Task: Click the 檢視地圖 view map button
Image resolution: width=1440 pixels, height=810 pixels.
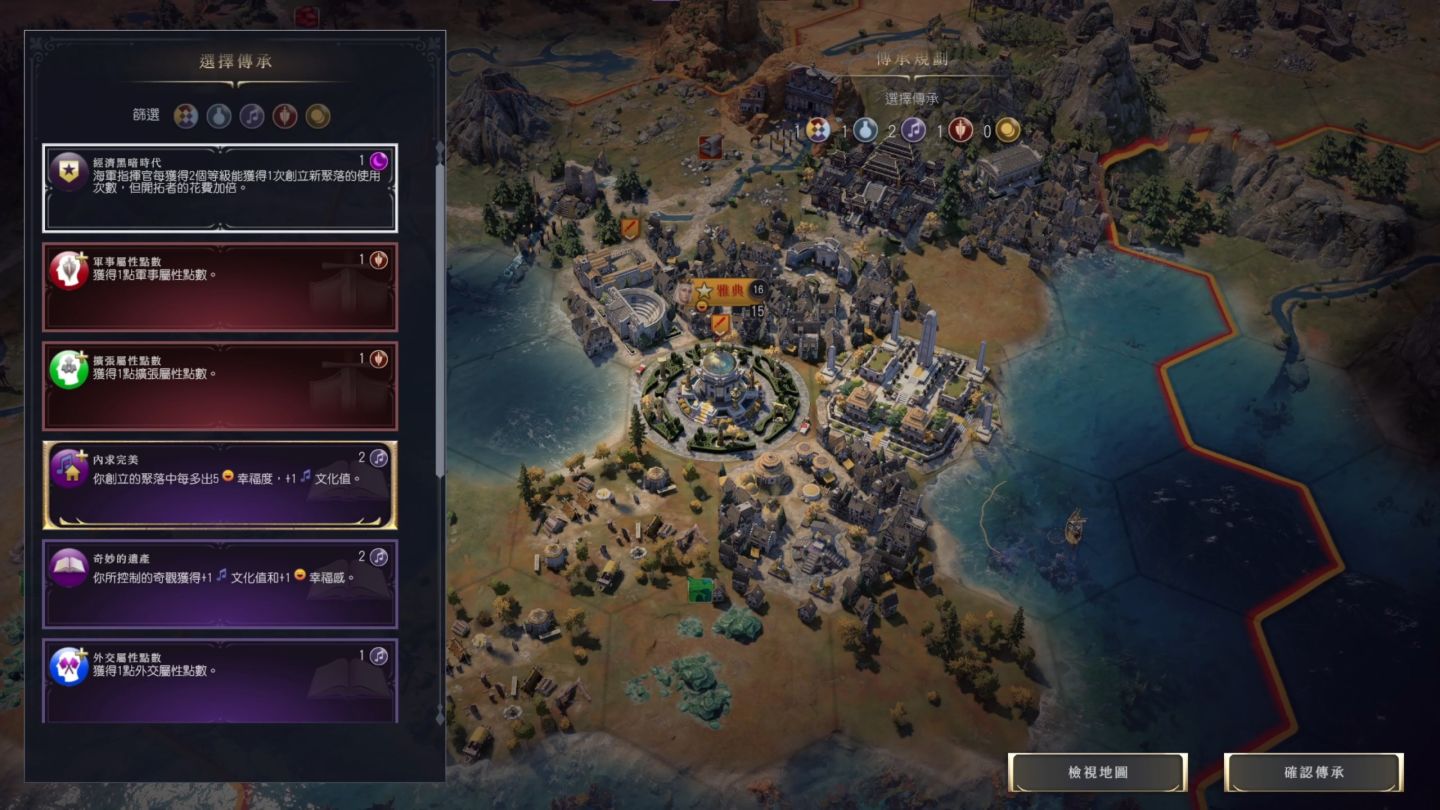Action: (1097, 773)
